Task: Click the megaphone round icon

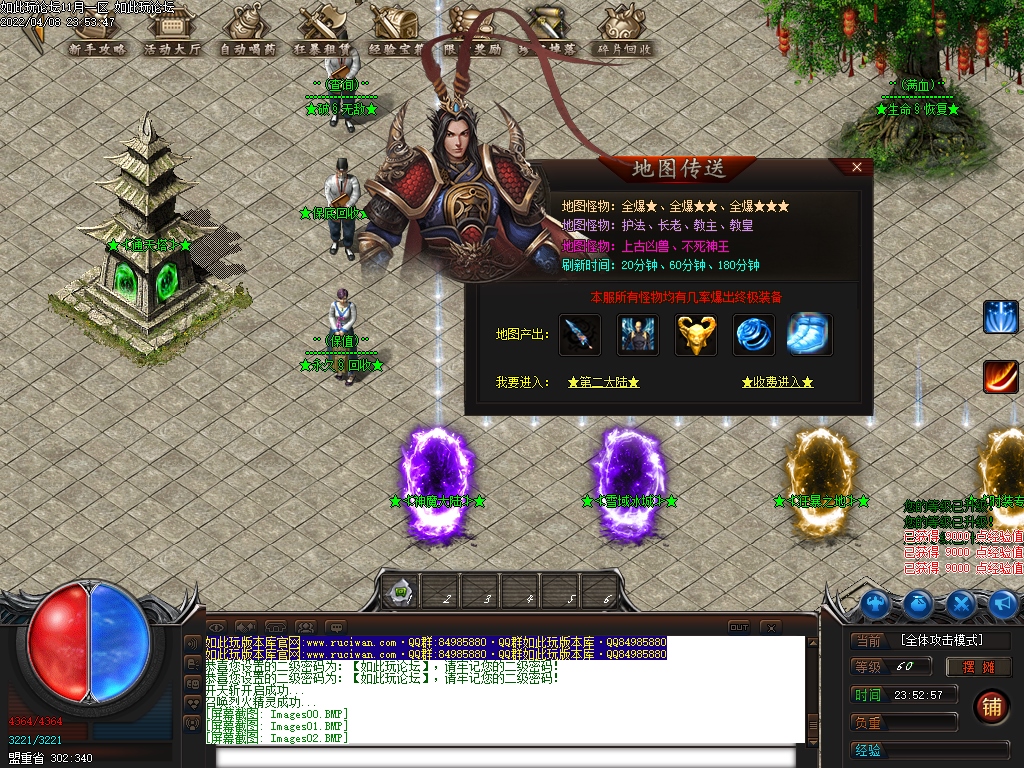Action: [x=1003, y=603]
